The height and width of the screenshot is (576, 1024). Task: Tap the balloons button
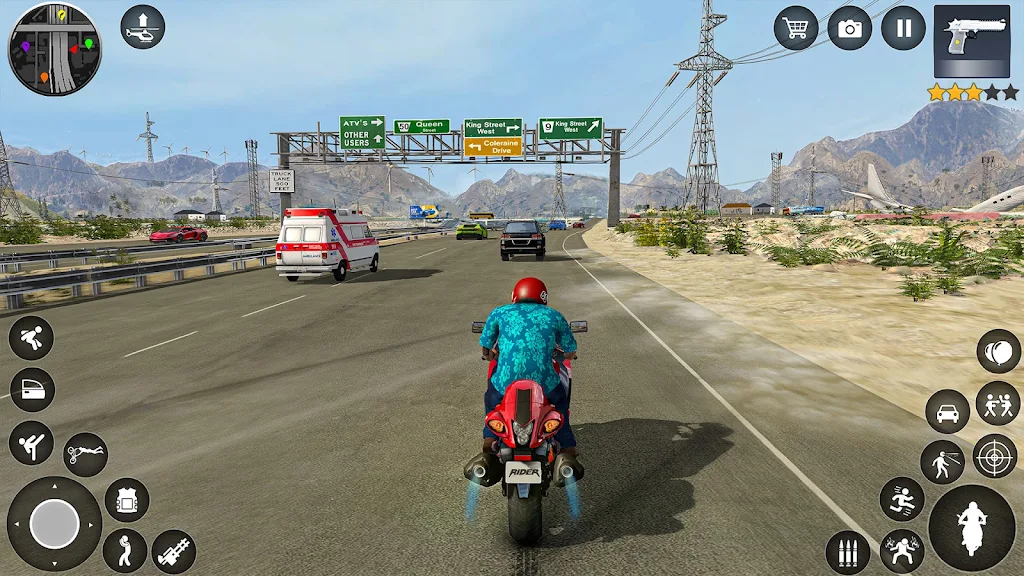pos(998,351)
